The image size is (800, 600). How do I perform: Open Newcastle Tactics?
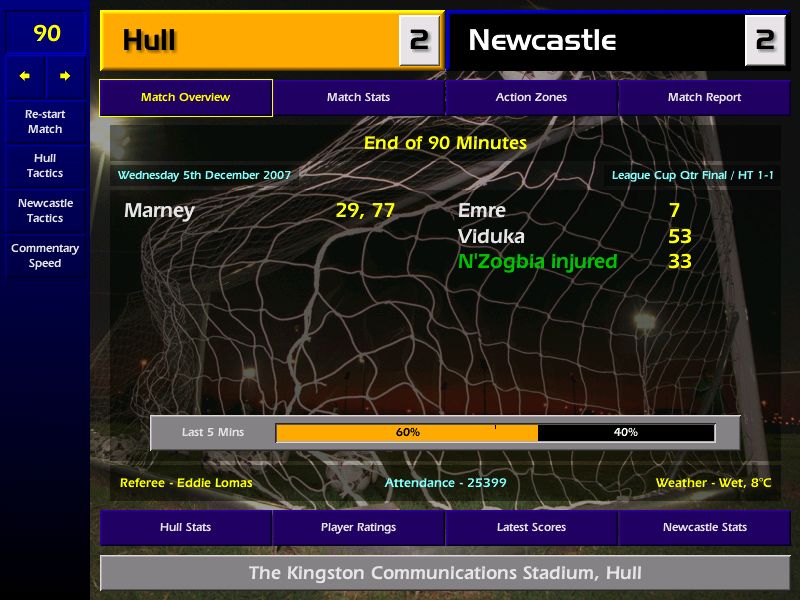(x=45, y=211)
